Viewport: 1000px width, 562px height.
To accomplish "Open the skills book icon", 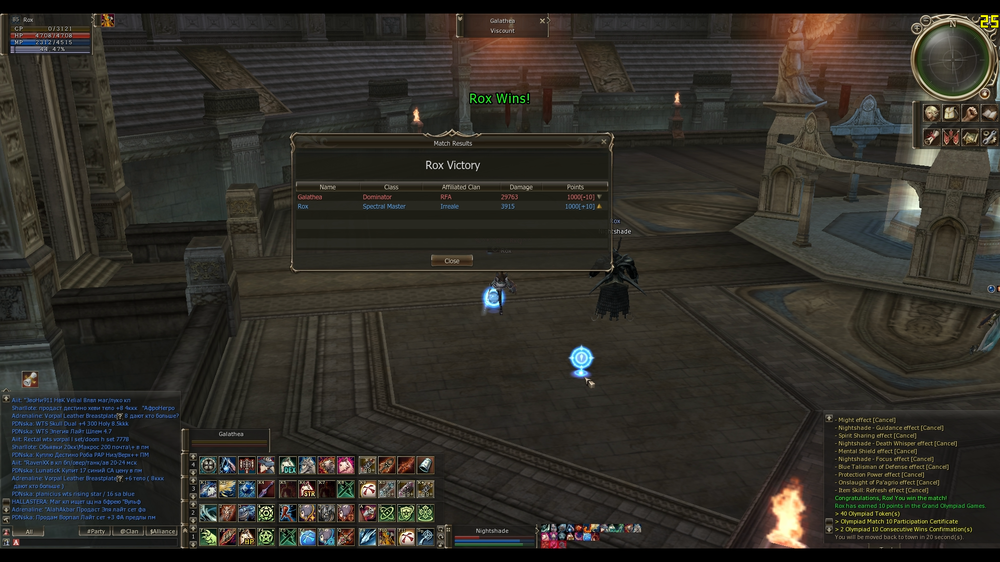I will coord(988,113).
